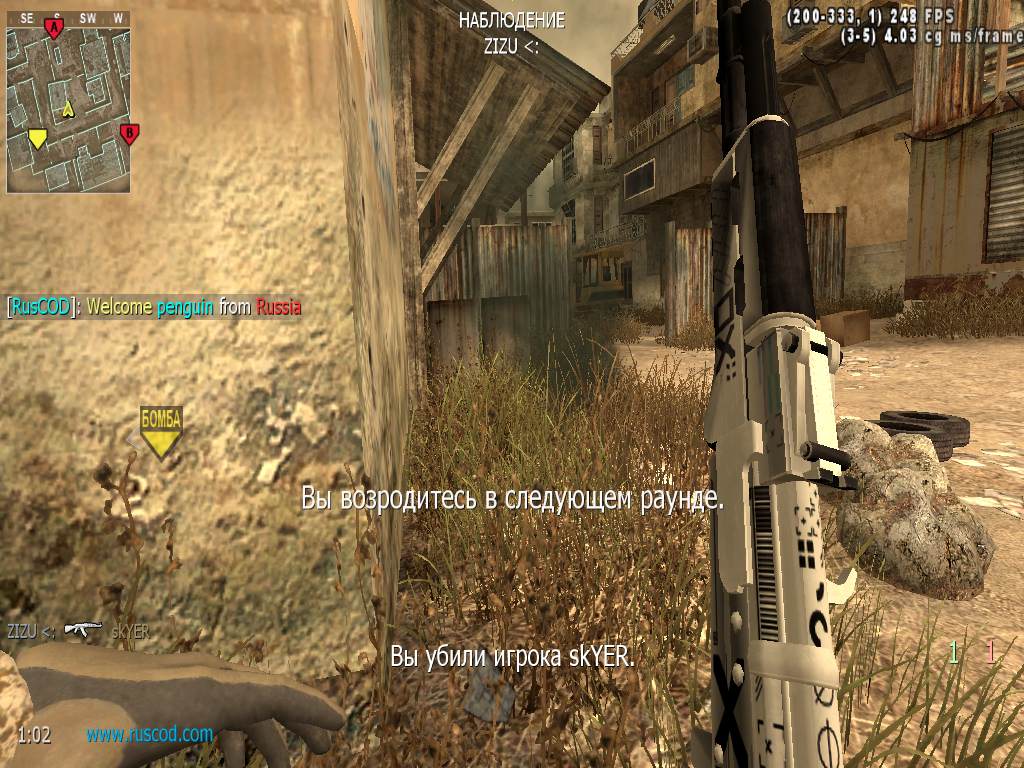Click the RusCOD welcome chat message
The width and height of the screenshot is (1024, 768).
pos(154,307)
